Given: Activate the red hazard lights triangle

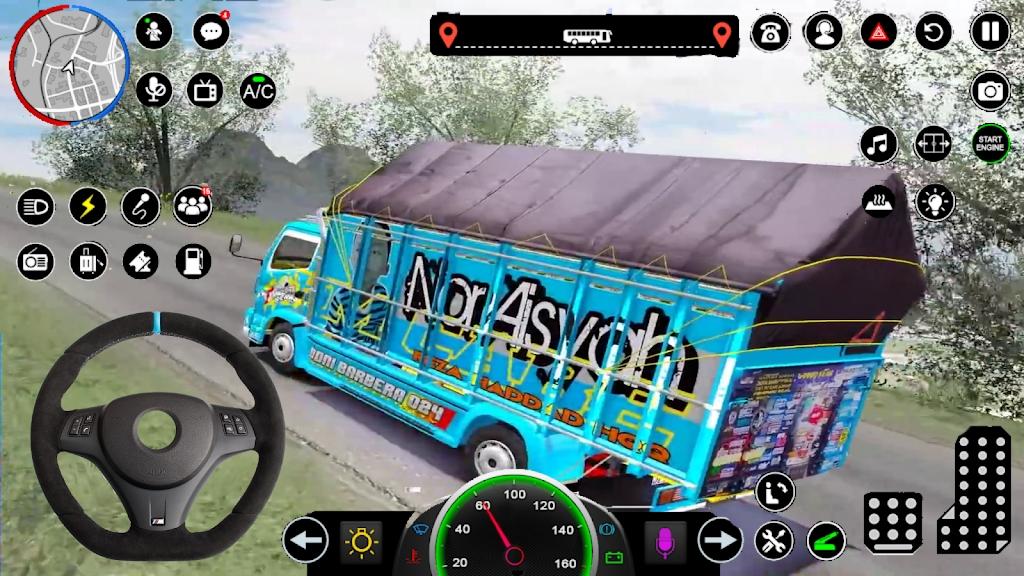Looking at the screenshot, I should [x=878, y=32].
